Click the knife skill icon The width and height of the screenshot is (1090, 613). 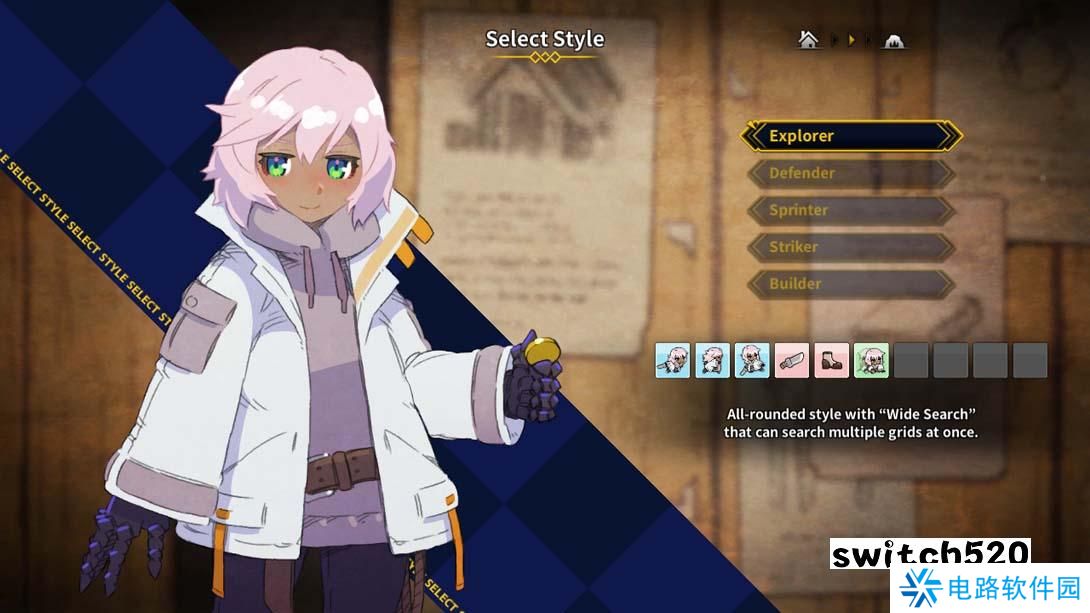pyautogui.click(x=791, y=360)
